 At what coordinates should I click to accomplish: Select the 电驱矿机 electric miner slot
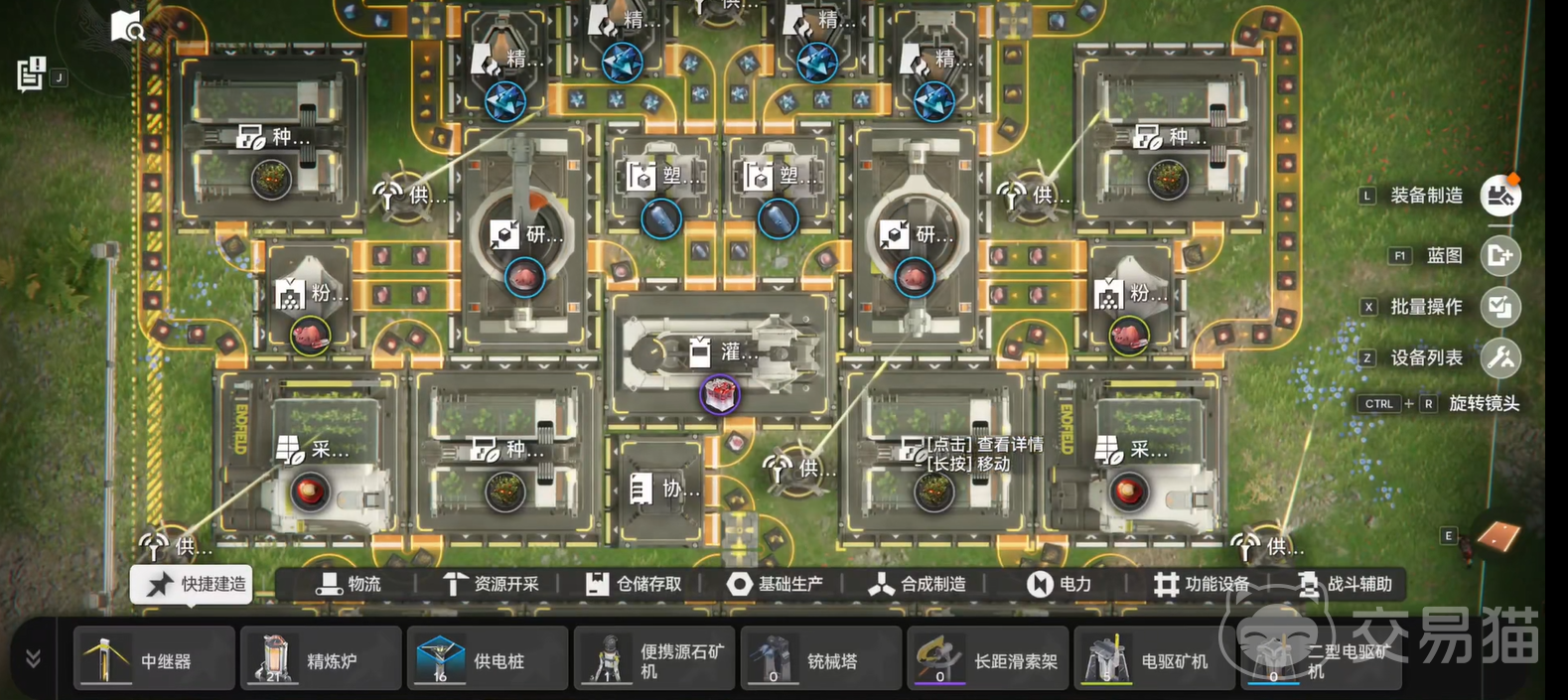(1155, 658)
